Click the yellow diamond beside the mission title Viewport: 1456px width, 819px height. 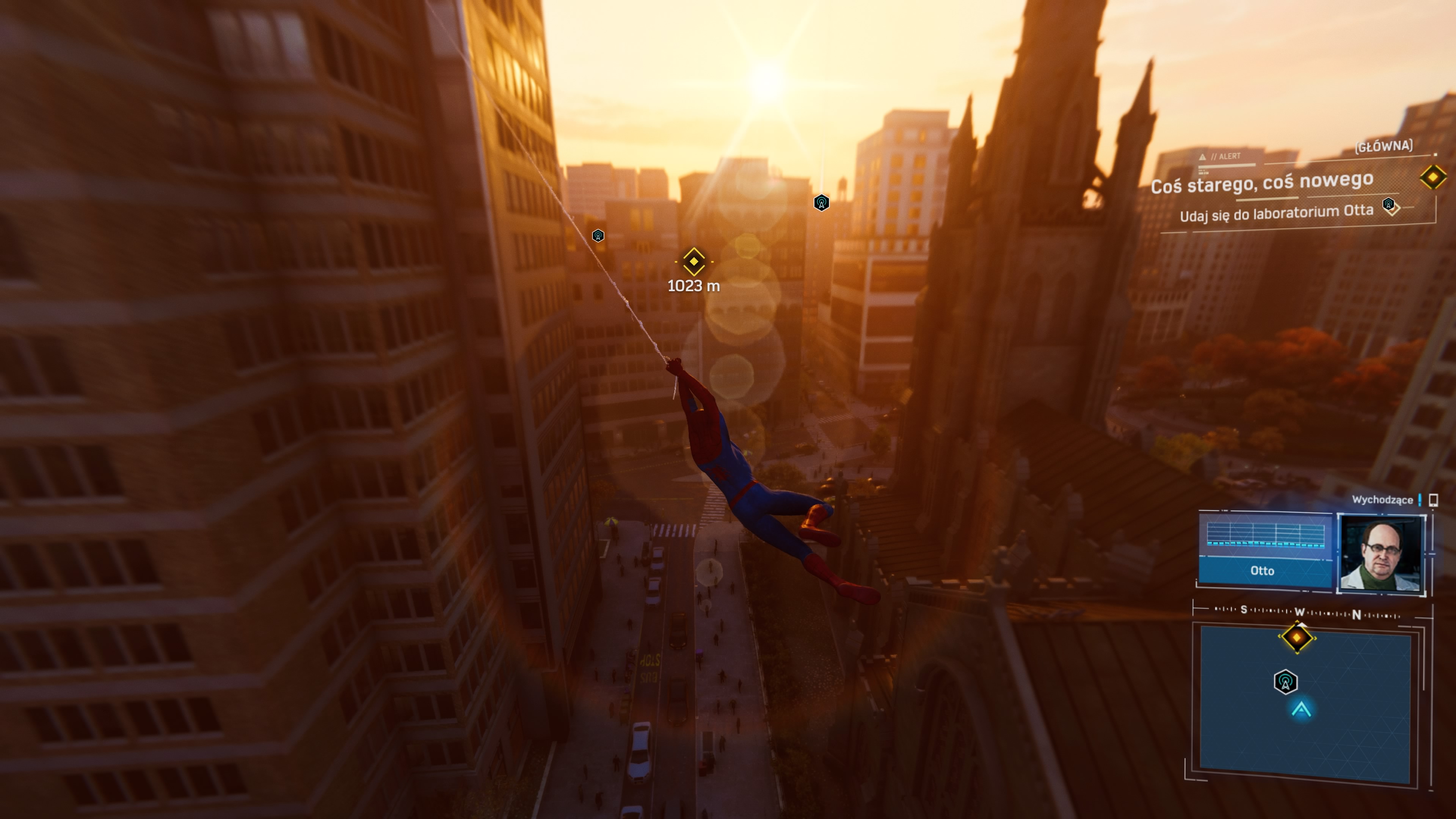tap(1433, 177)
